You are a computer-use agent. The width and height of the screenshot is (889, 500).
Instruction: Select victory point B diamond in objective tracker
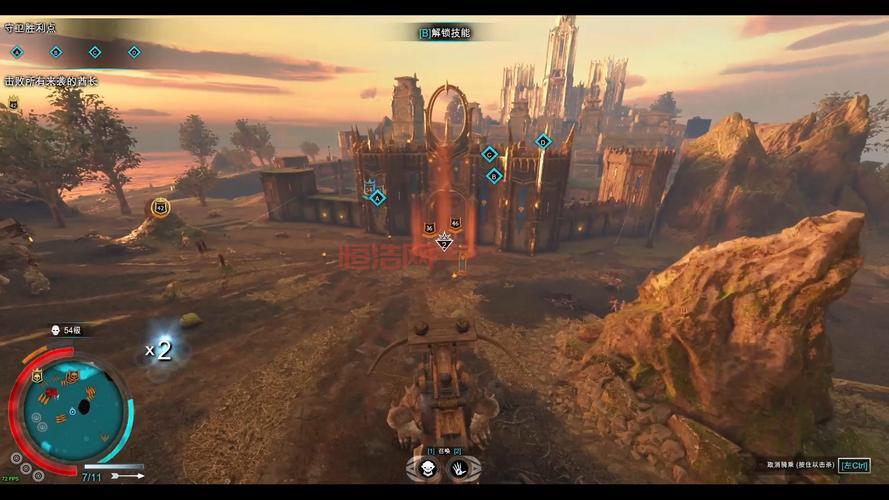[56, 52]
